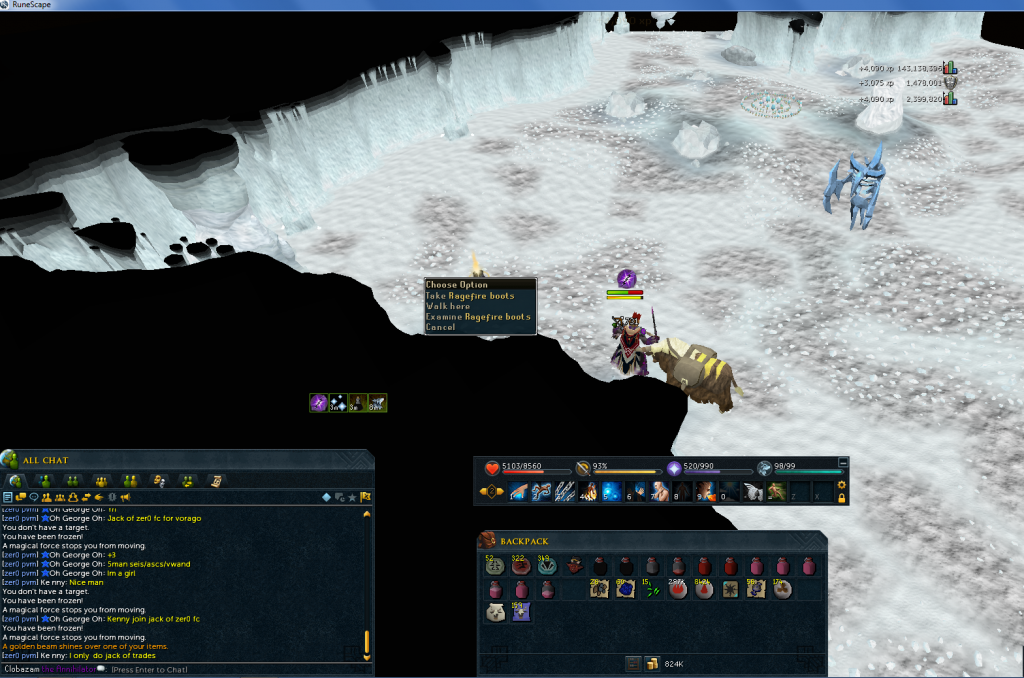The image size is (1024, 678).
Task: Click the blue diamond chat filter icon
Action: (x=326, y=496)
